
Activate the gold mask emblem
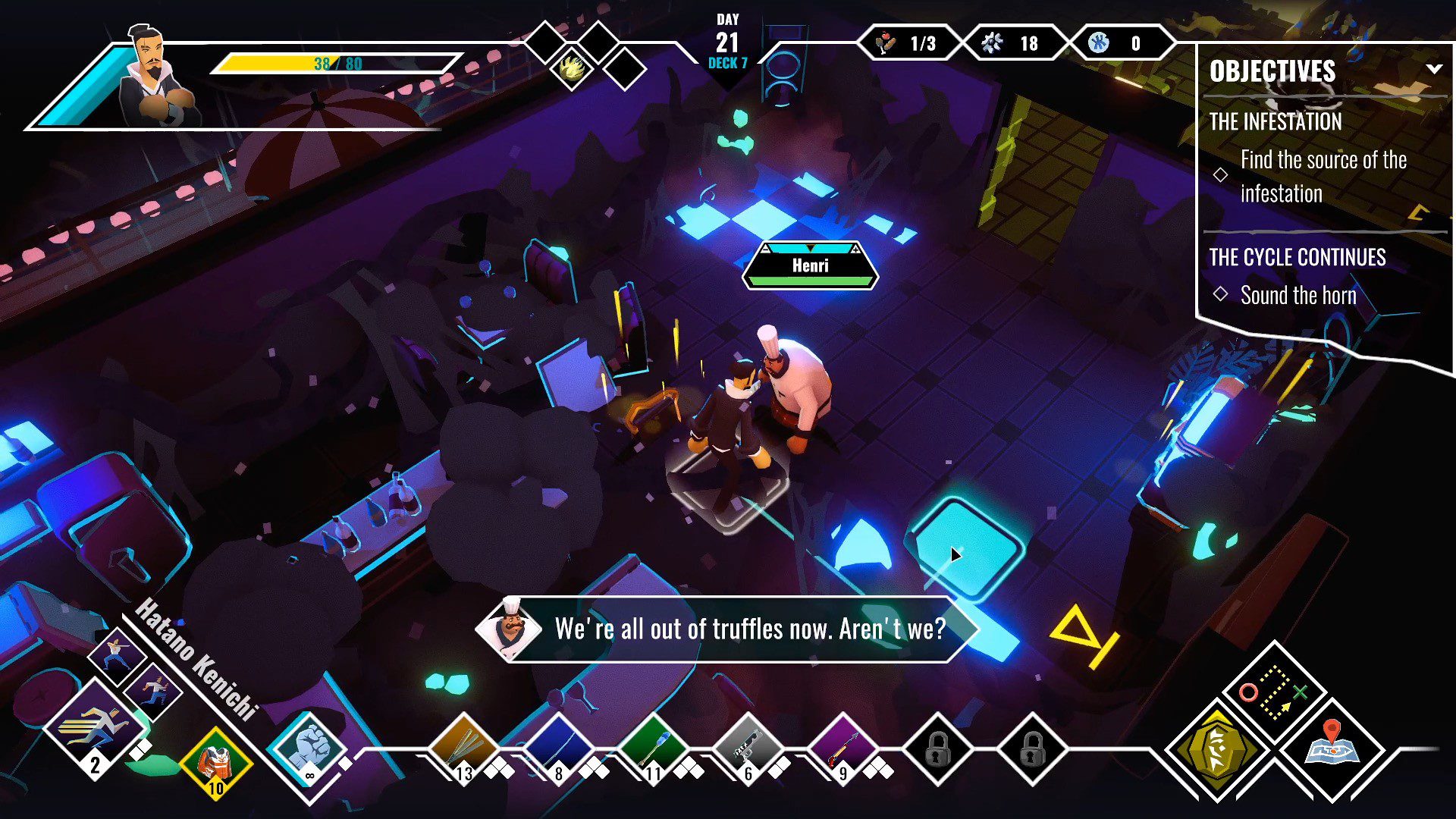[1217, 748]
